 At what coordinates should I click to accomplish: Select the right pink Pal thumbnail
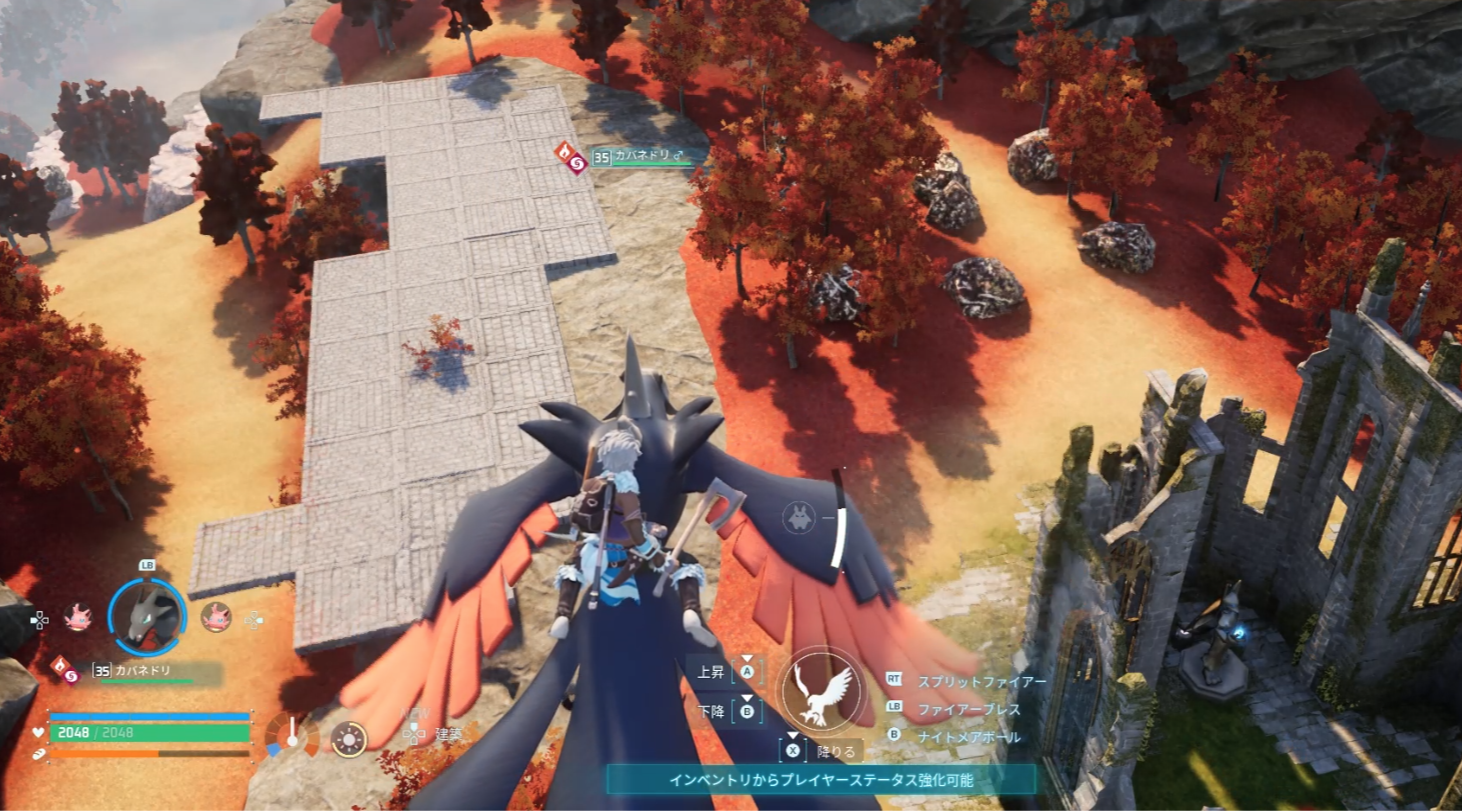click(x=216, y=617)
